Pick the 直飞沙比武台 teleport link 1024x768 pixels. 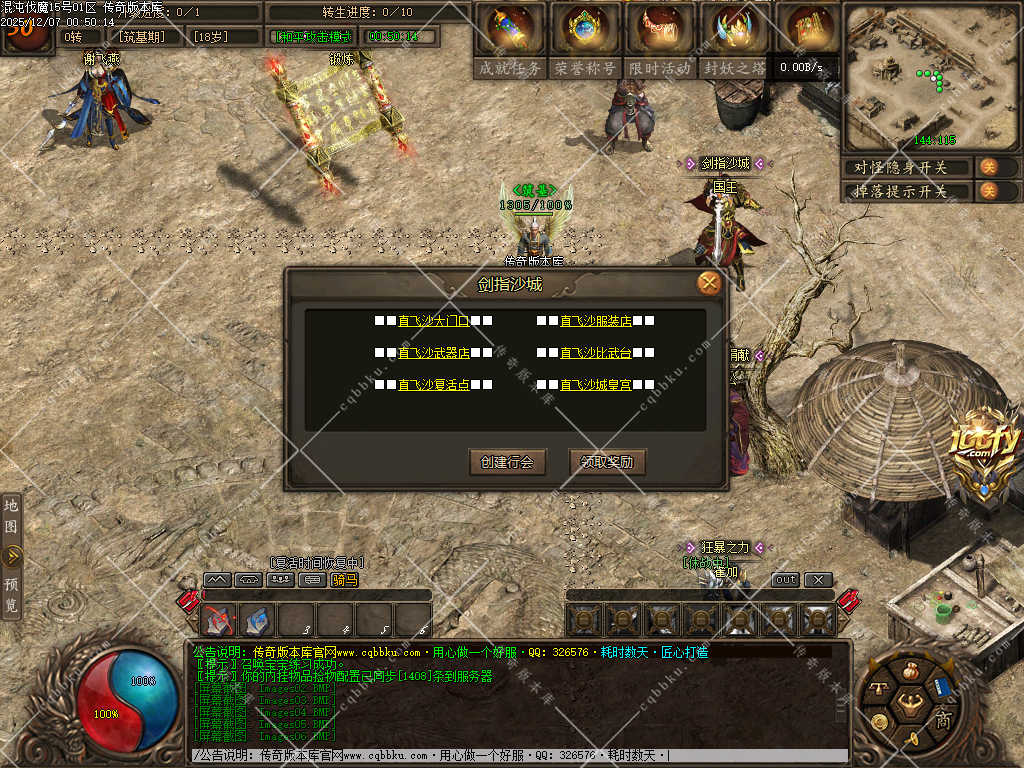pyautogui.click(x=595, y=353)
